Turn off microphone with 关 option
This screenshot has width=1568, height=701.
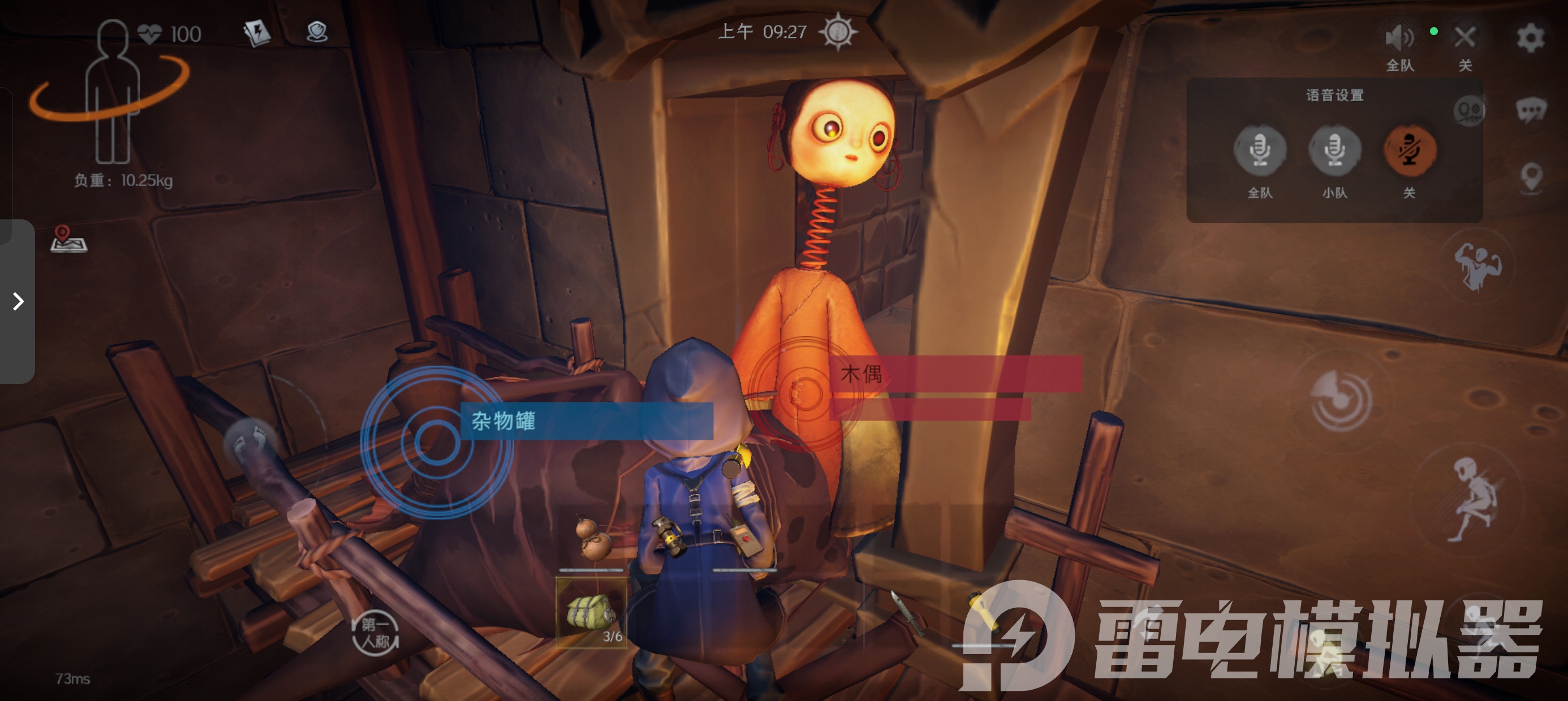pyautogui.click(x=1409, y=150)
